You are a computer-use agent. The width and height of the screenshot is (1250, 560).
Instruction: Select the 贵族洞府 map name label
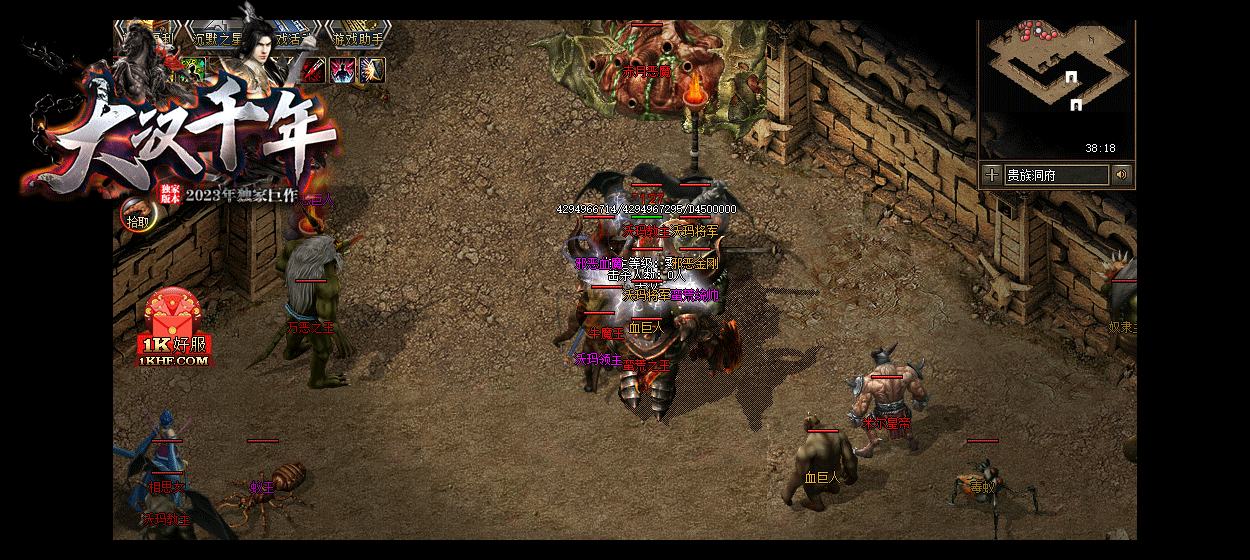point(1057,175)
